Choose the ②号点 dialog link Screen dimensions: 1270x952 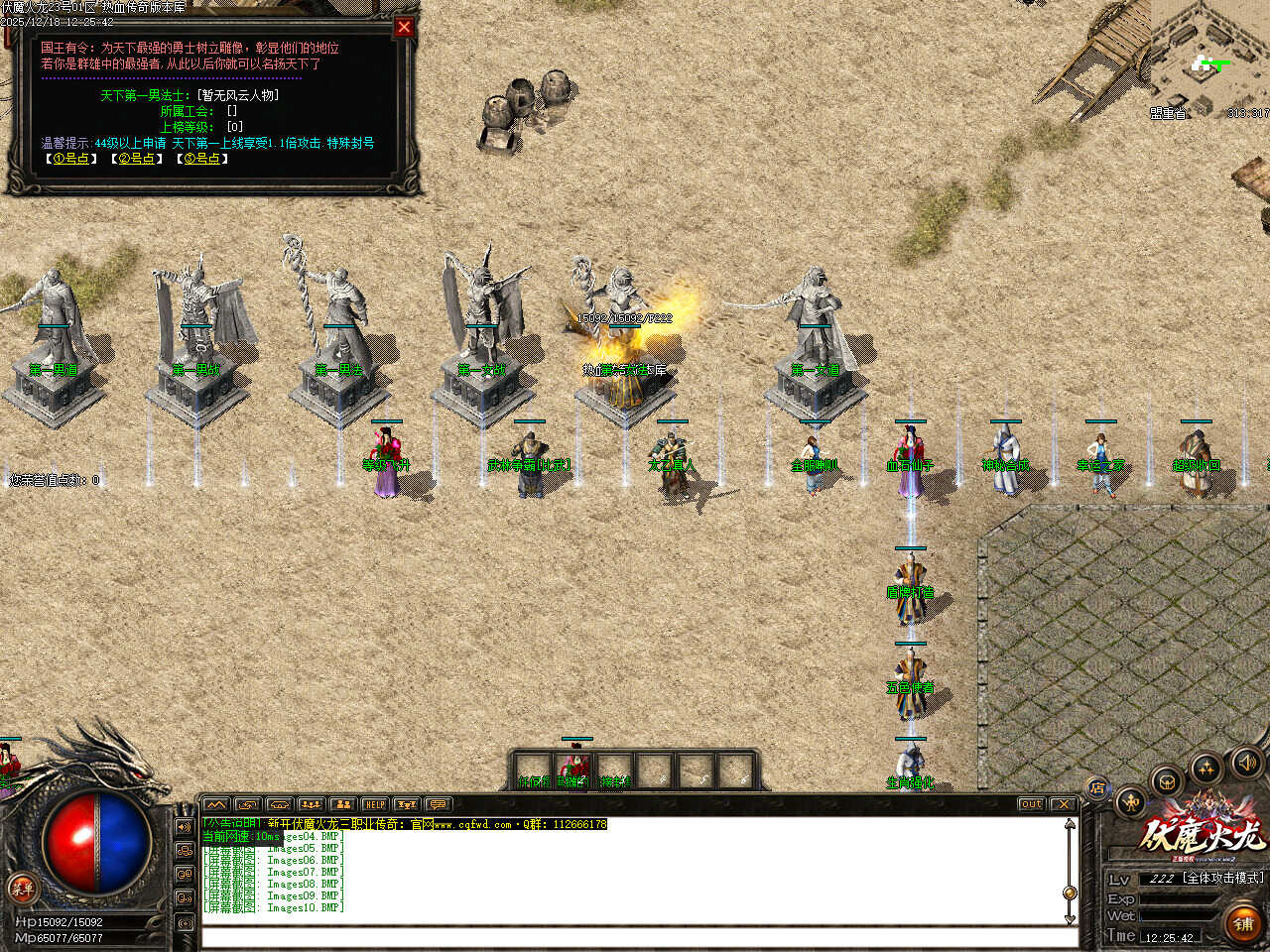coord(137,159)
